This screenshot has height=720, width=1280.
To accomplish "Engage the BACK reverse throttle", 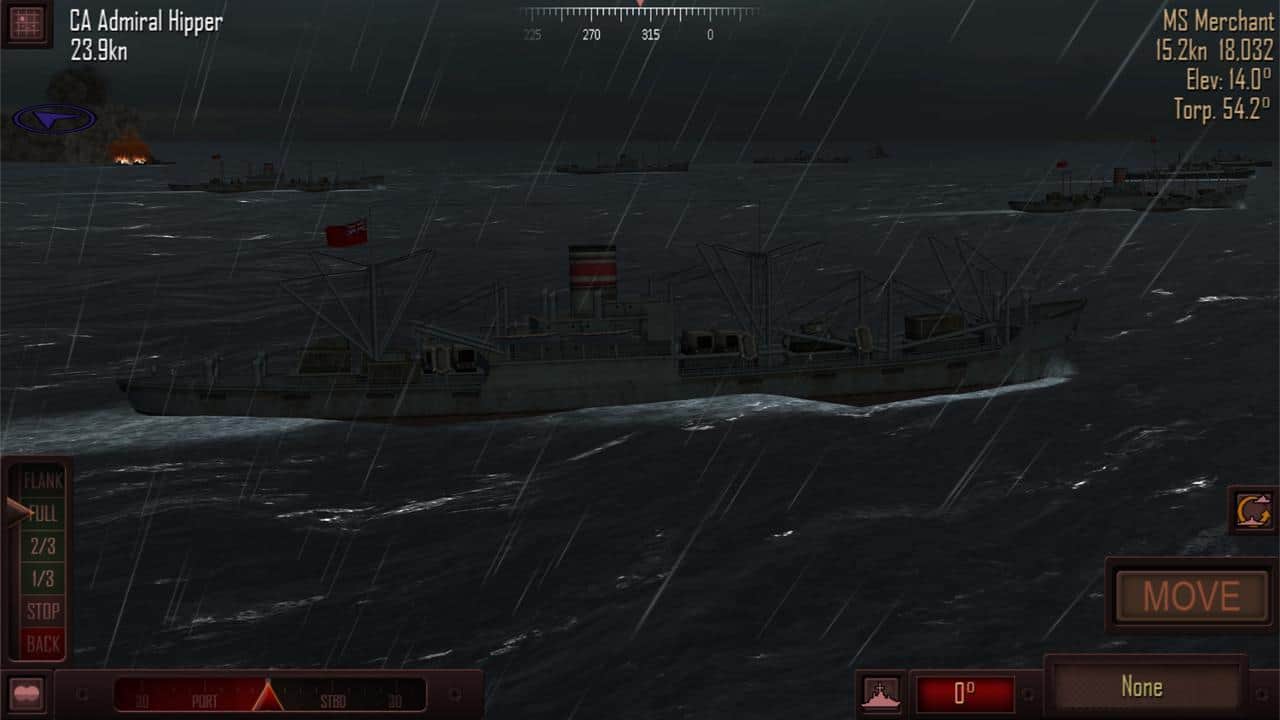I will pyautogui.click(x=43, y=643).
